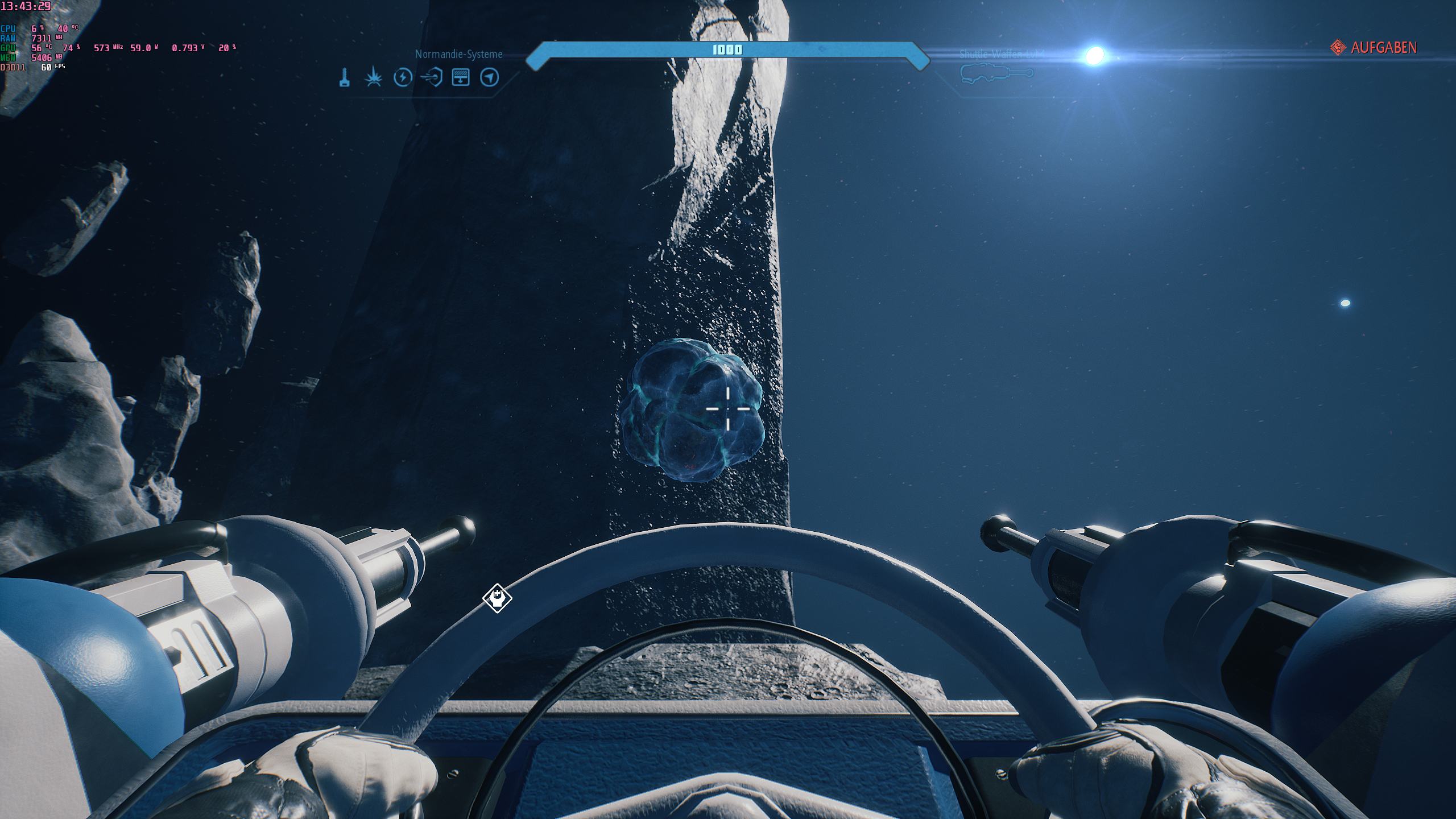Image resolution: width=1456 pixels, height=819 pixels.
Task: Click the navigation arrow system icon
Action: coord(490,77)
